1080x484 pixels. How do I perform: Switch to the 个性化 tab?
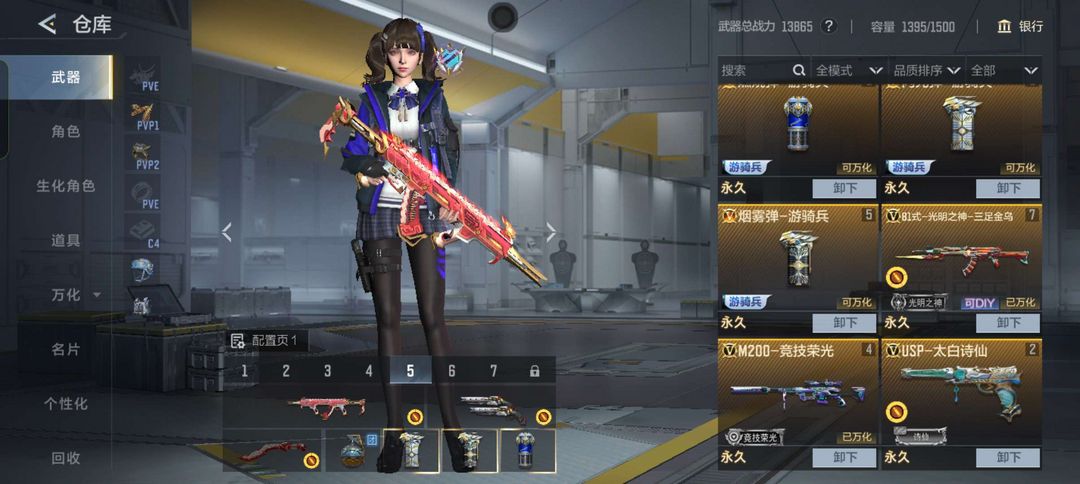click(66, 404)
